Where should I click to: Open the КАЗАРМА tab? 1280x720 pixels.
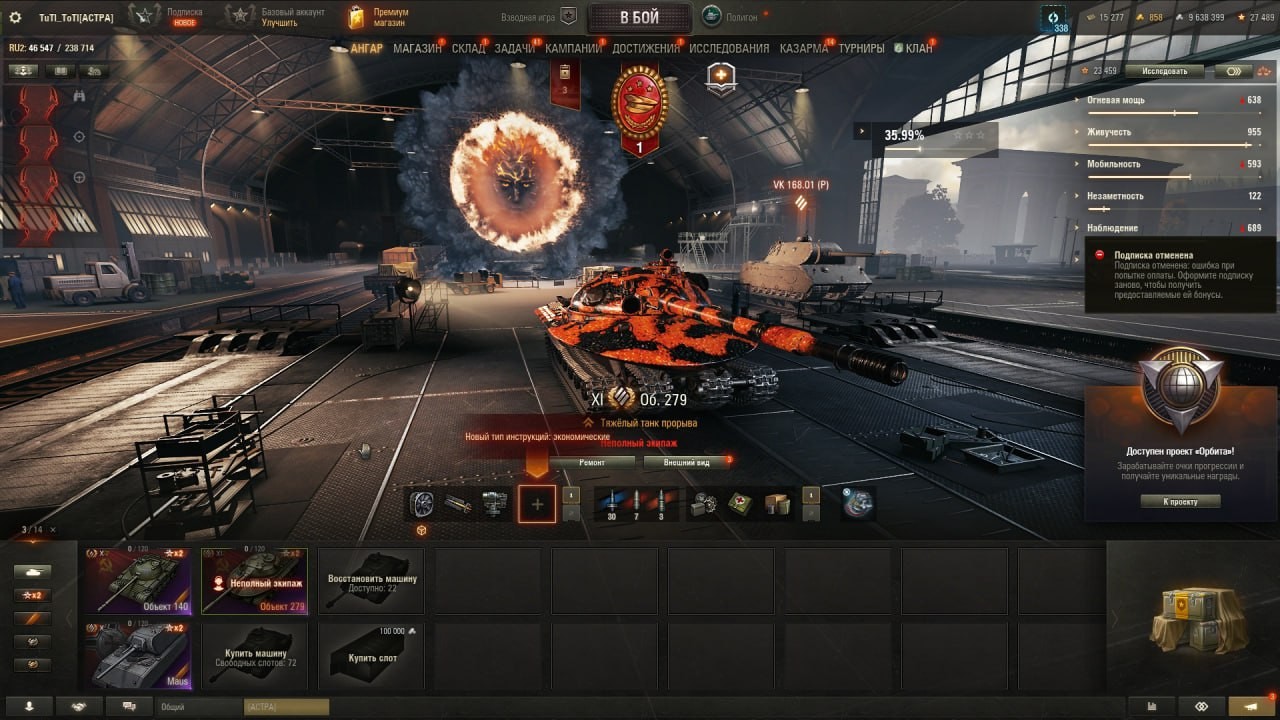tap(804, 48)
